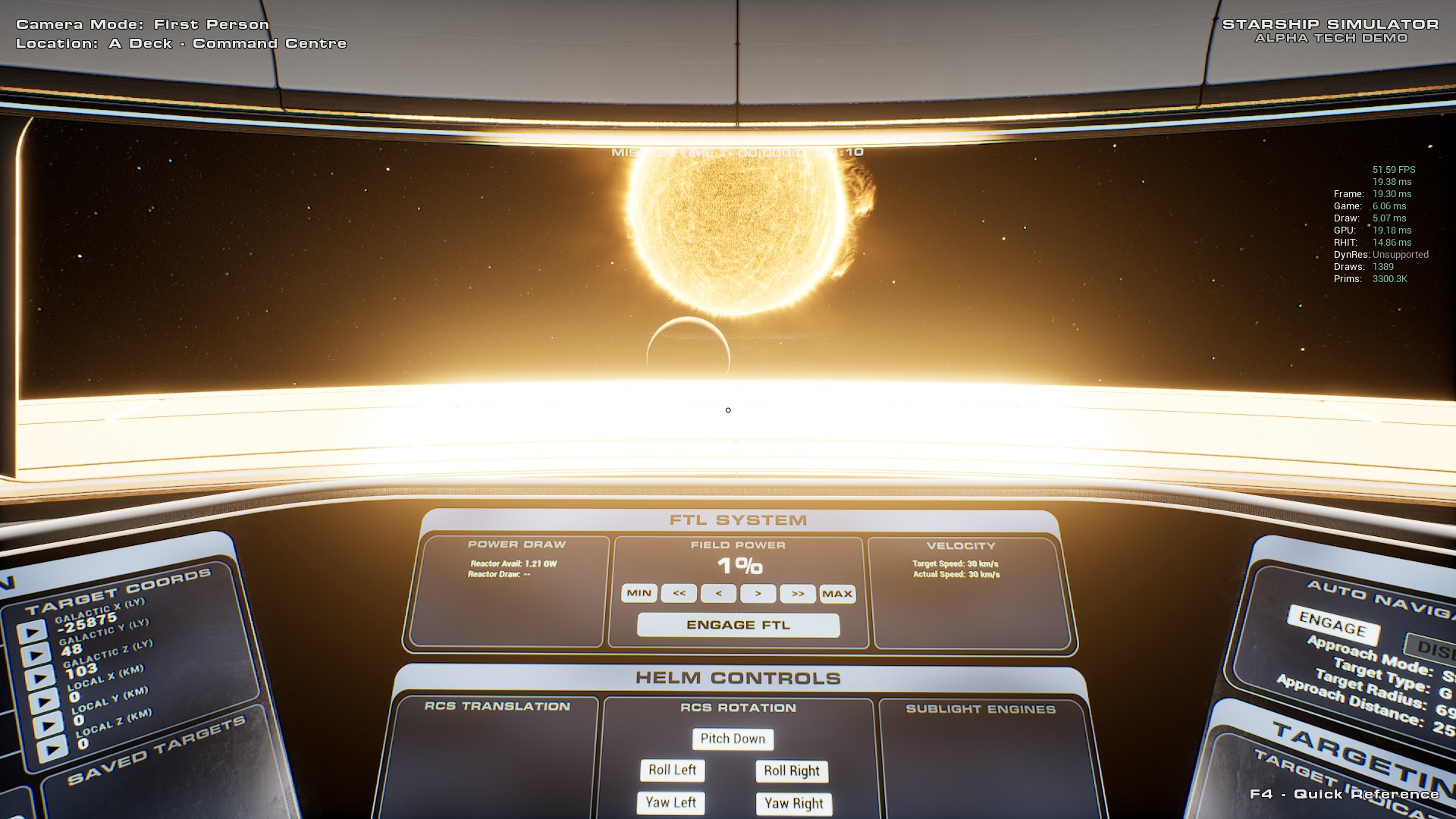The width and height of the screenshot is (1456, 819).
Task: Click arrow button beside Local Y coordinate
Action: point(48,726)
